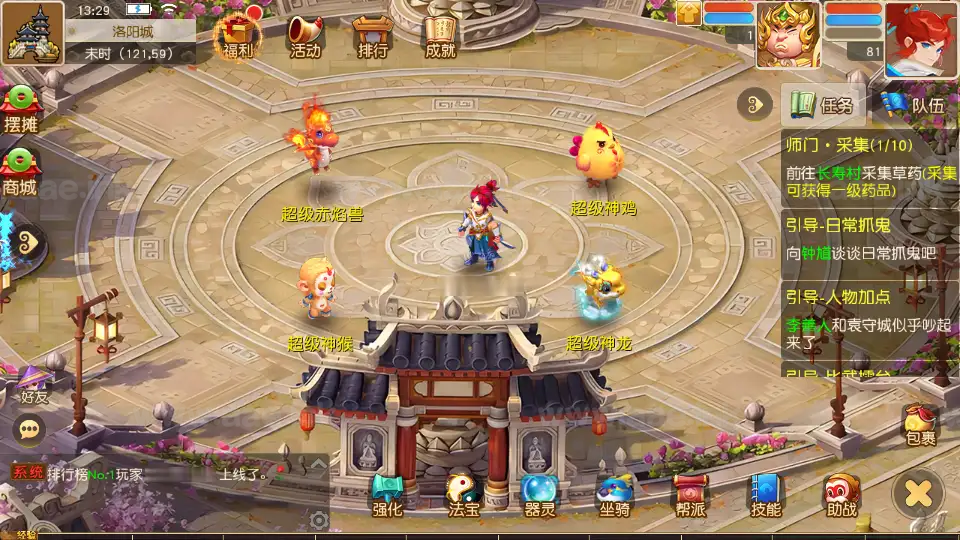The image size is (960, 540).
Task: Switch to the 任务 quest tab
Action: 822,104
